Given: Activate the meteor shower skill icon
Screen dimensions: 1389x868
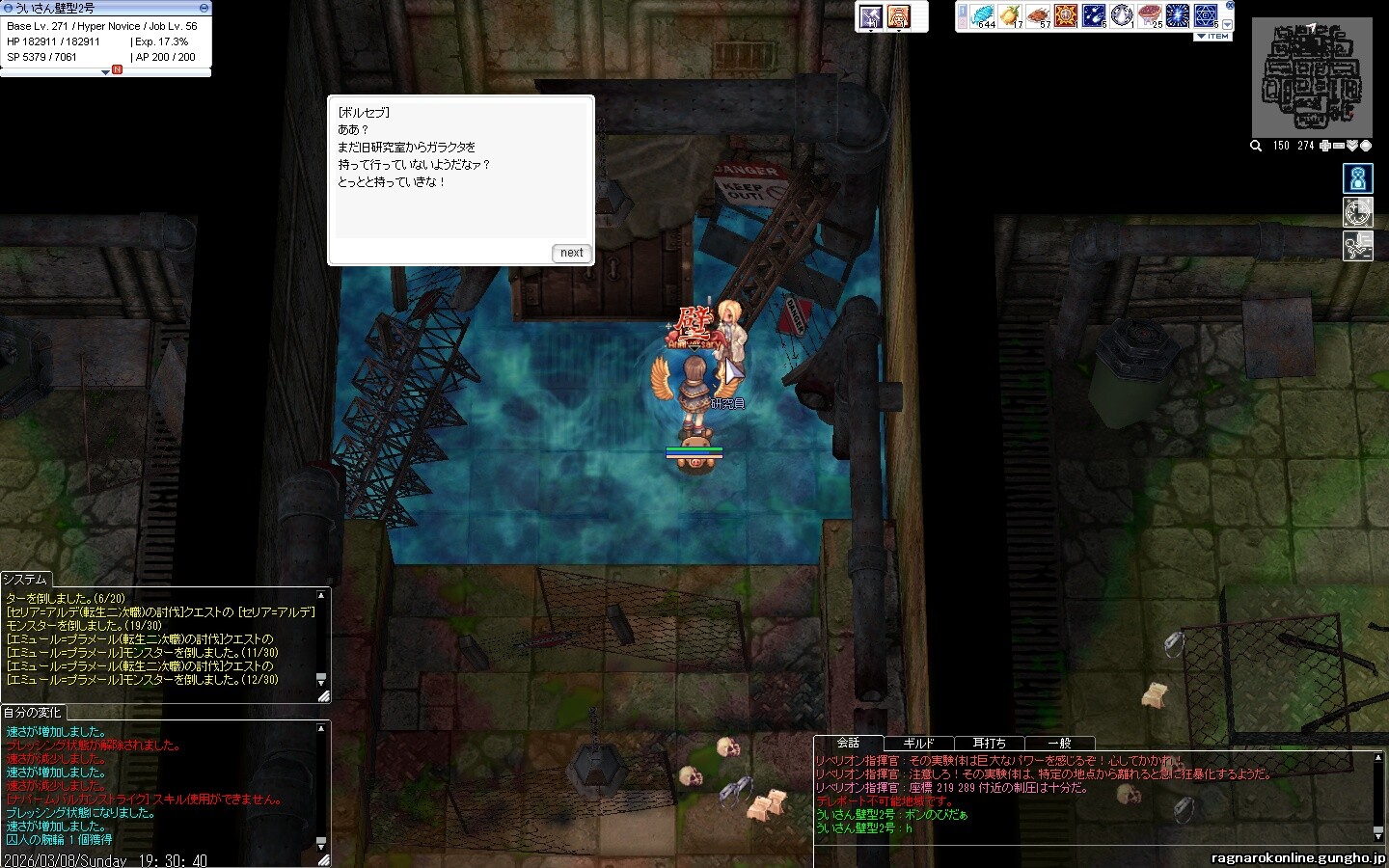Looking at the screenshot, I should tap(1094, 15).
